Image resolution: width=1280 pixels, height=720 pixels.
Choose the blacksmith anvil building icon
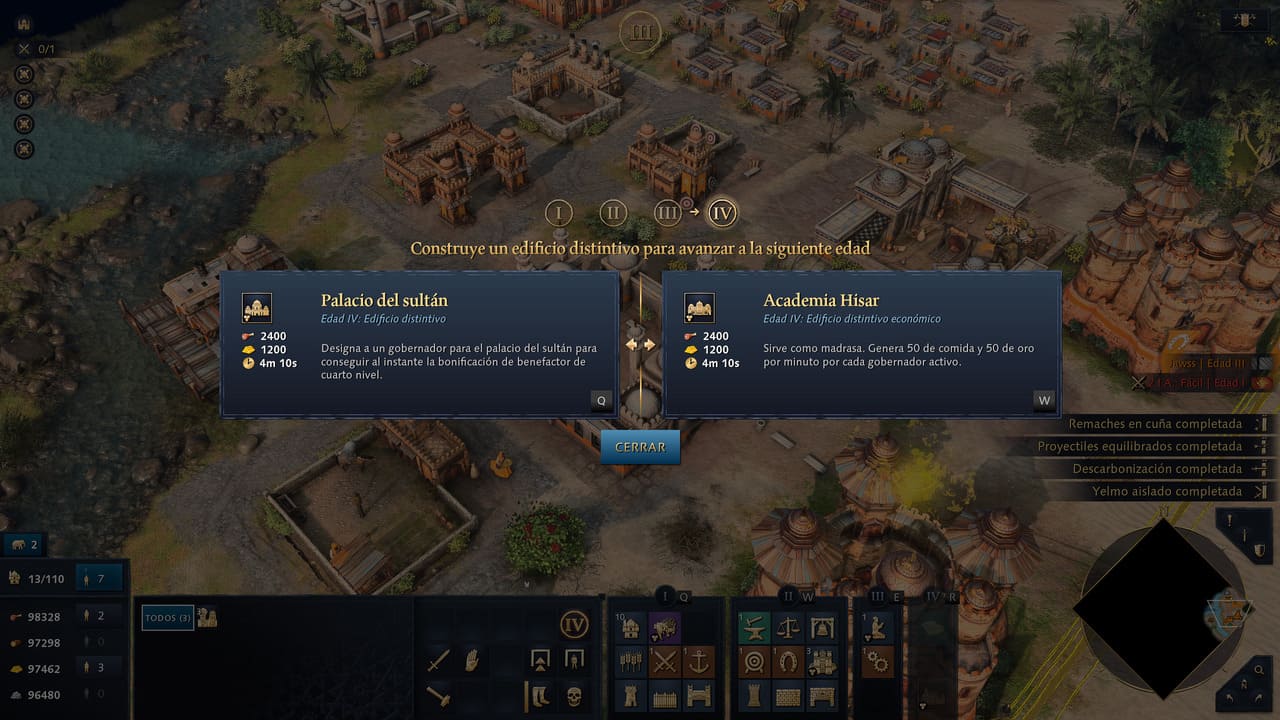tap(754, 628)
